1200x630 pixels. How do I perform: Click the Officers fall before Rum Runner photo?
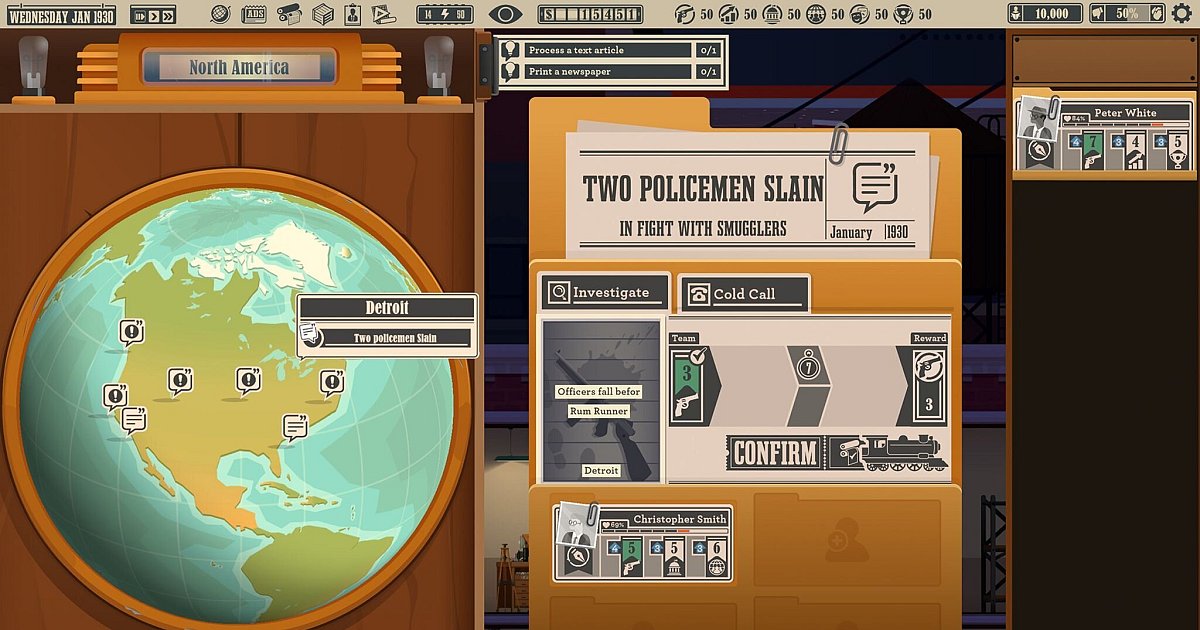[x=600, y=400]
